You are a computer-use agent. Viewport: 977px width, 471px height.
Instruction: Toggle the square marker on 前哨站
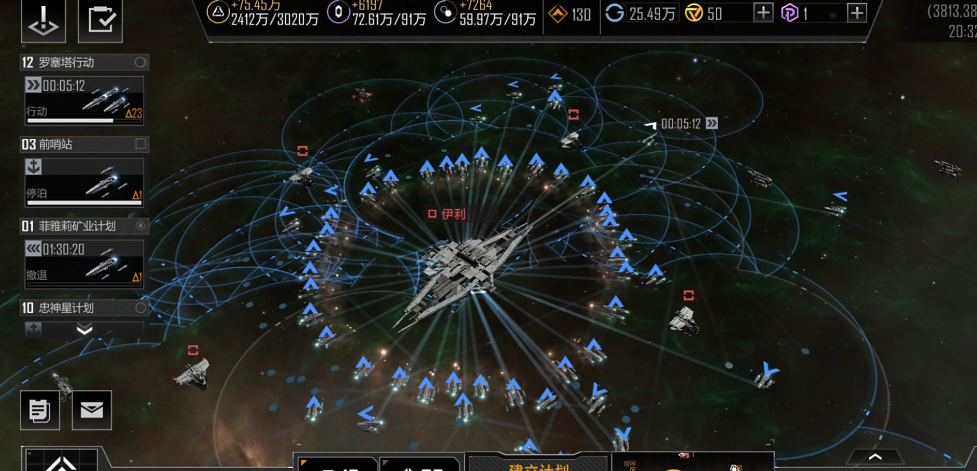pos(140,144)
